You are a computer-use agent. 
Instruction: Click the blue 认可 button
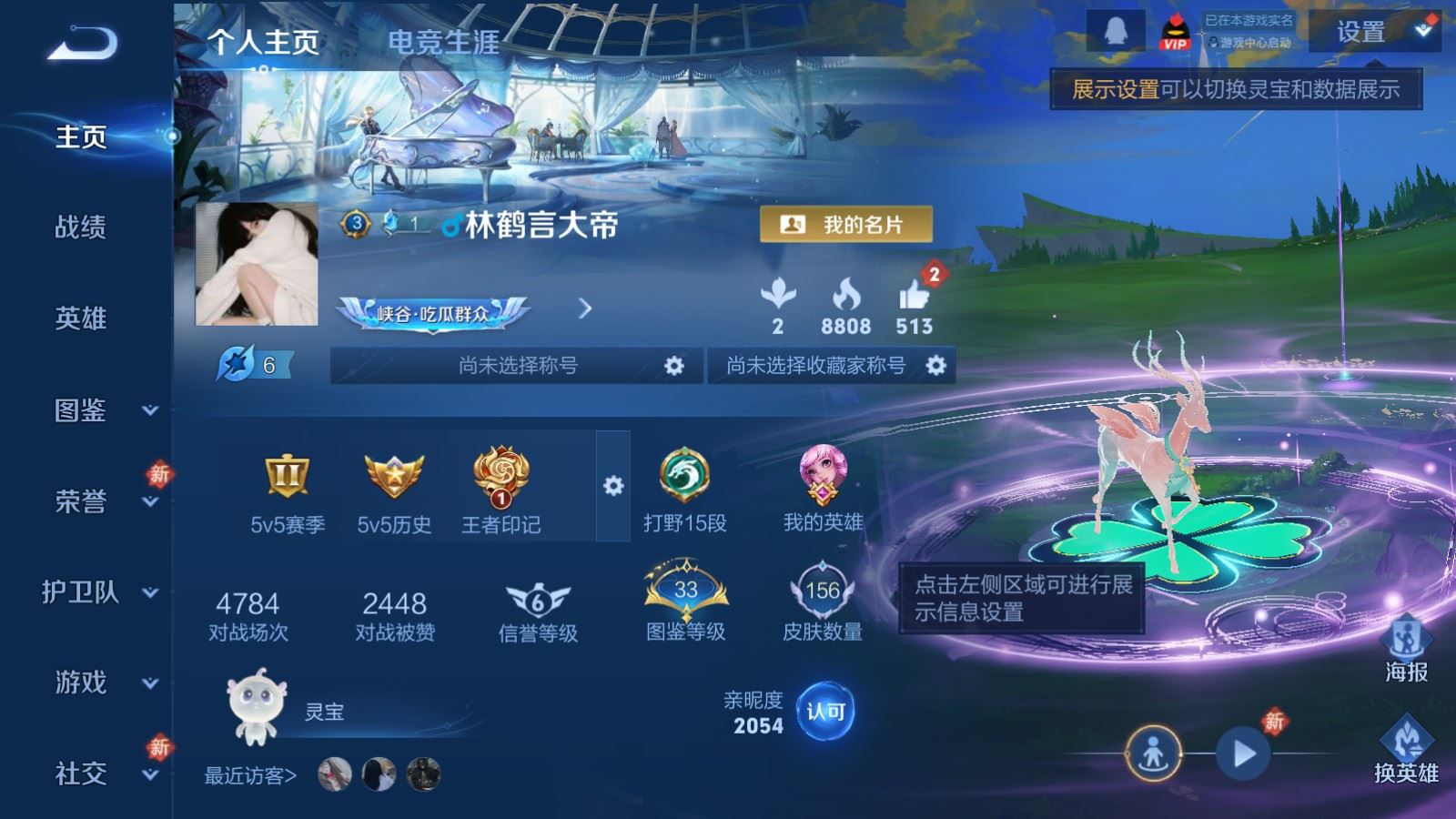click(825, 712)
